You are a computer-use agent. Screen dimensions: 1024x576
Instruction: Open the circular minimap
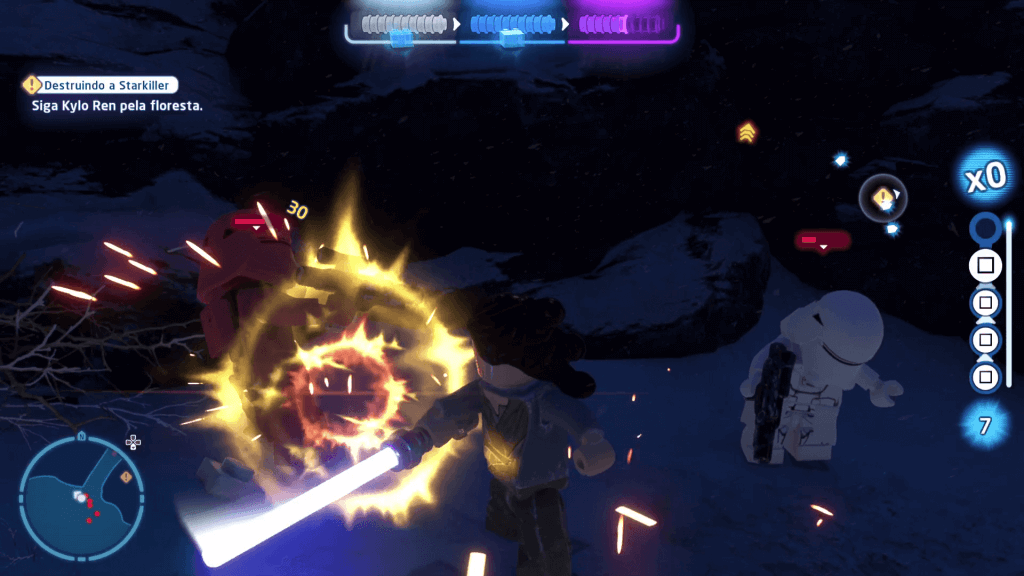pos(80,495)
